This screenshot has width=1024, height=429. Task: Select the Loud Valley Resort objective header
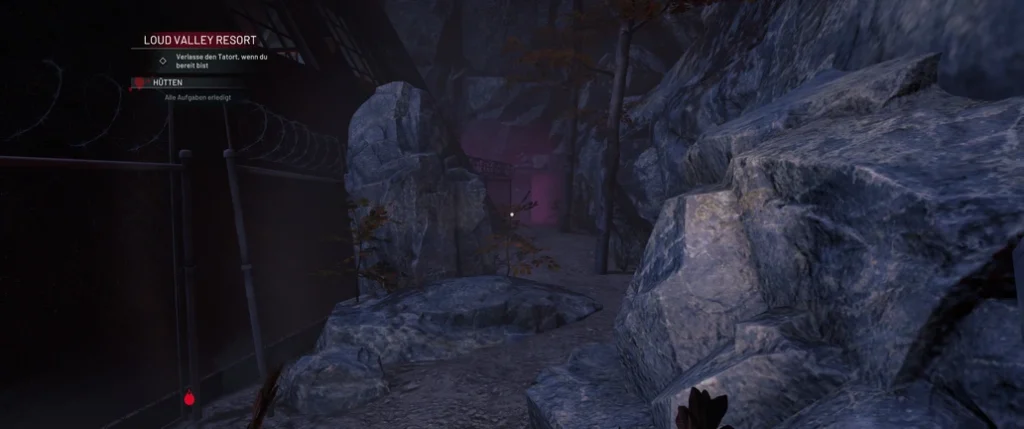coord(200,40)
